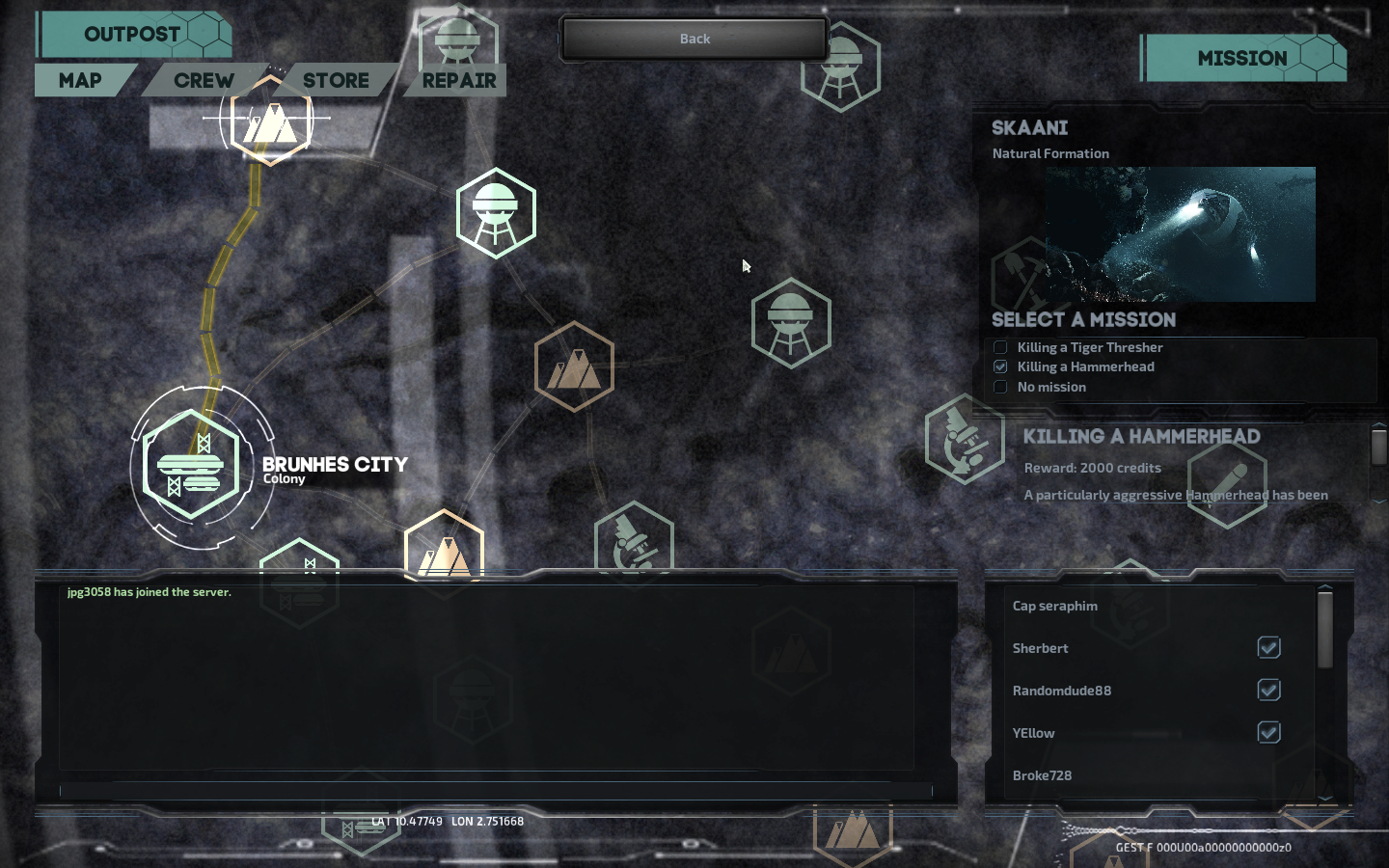Switch to the Store tab

(x=336, y=81)
